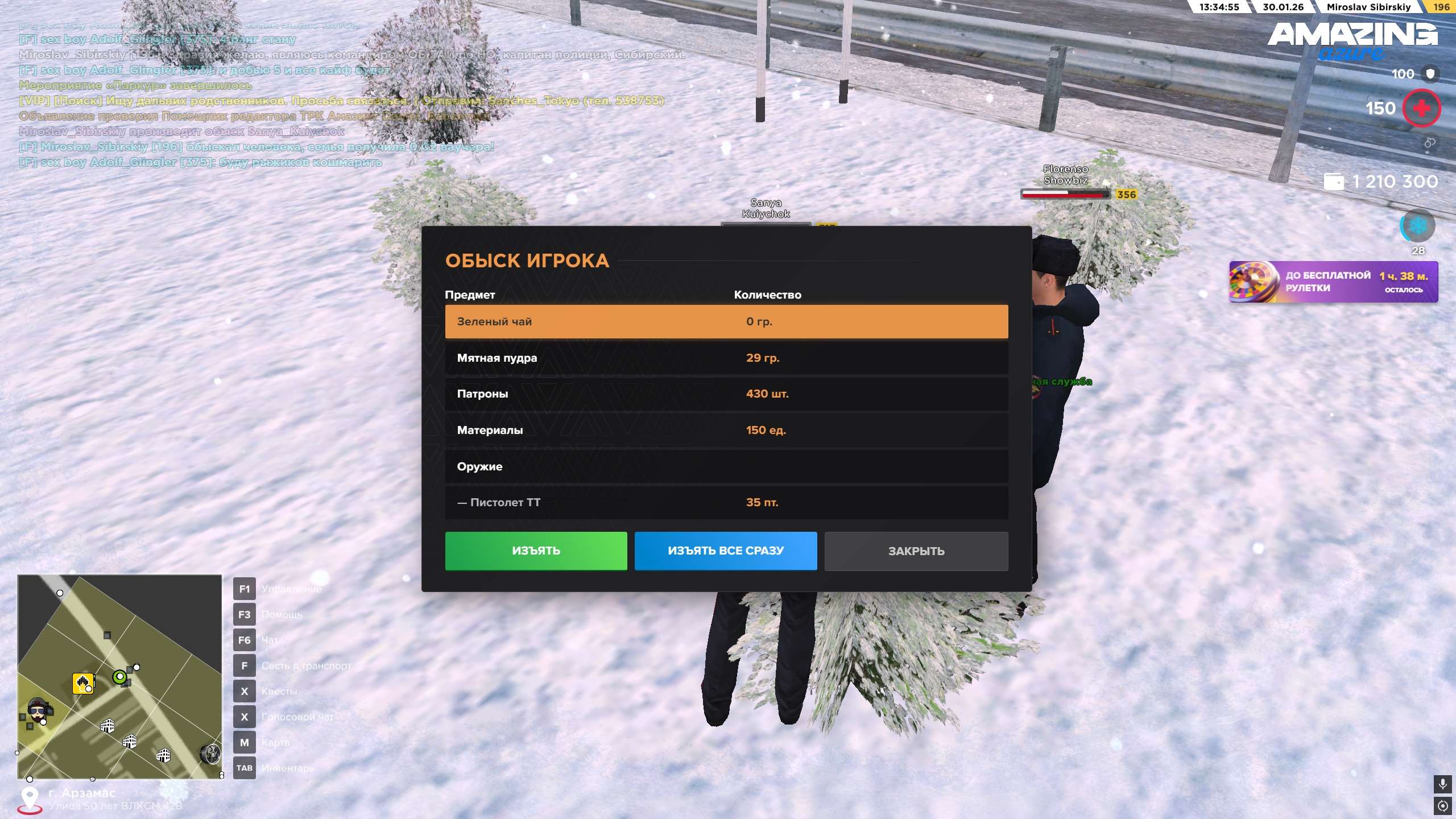Click the minimap
Viewport: 1456px width, 819px height.
tap(119, 676)
